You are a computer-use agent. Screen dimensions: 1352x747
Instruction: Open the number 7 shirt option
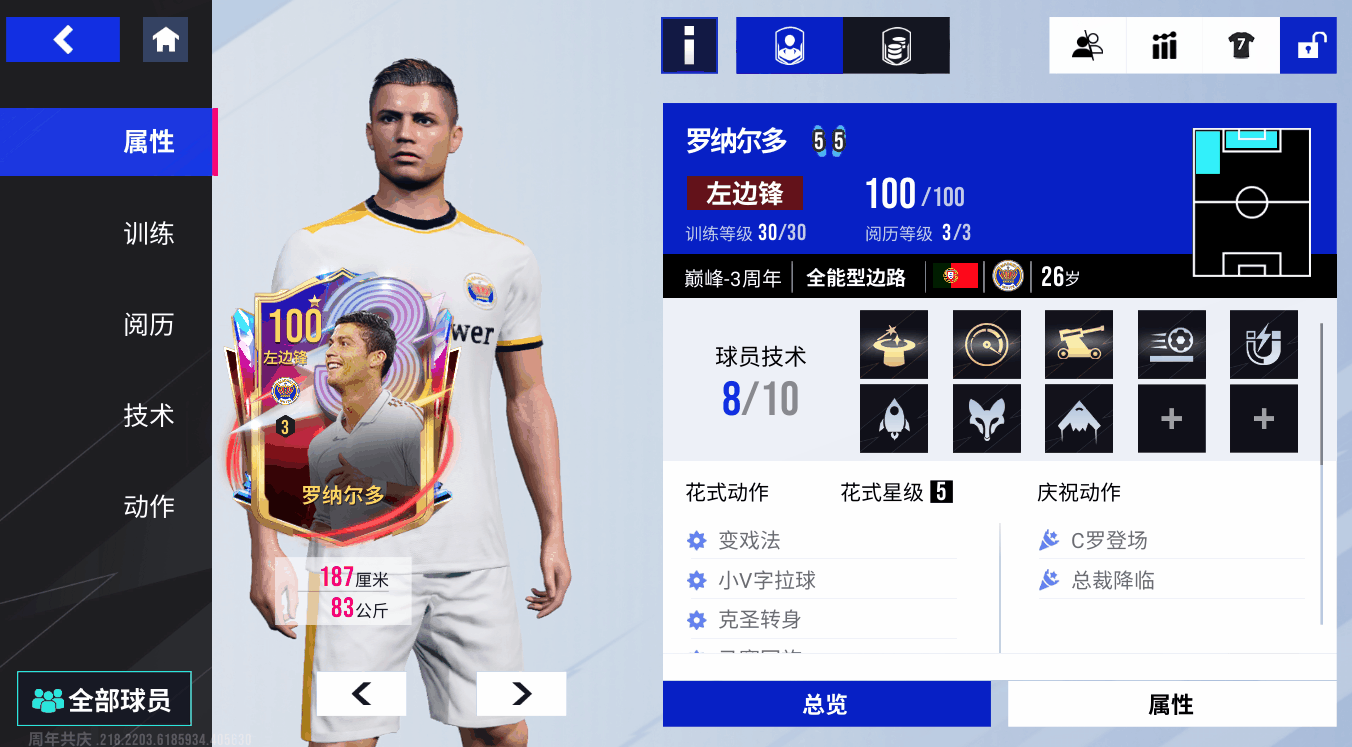[x=1241, y=45]
